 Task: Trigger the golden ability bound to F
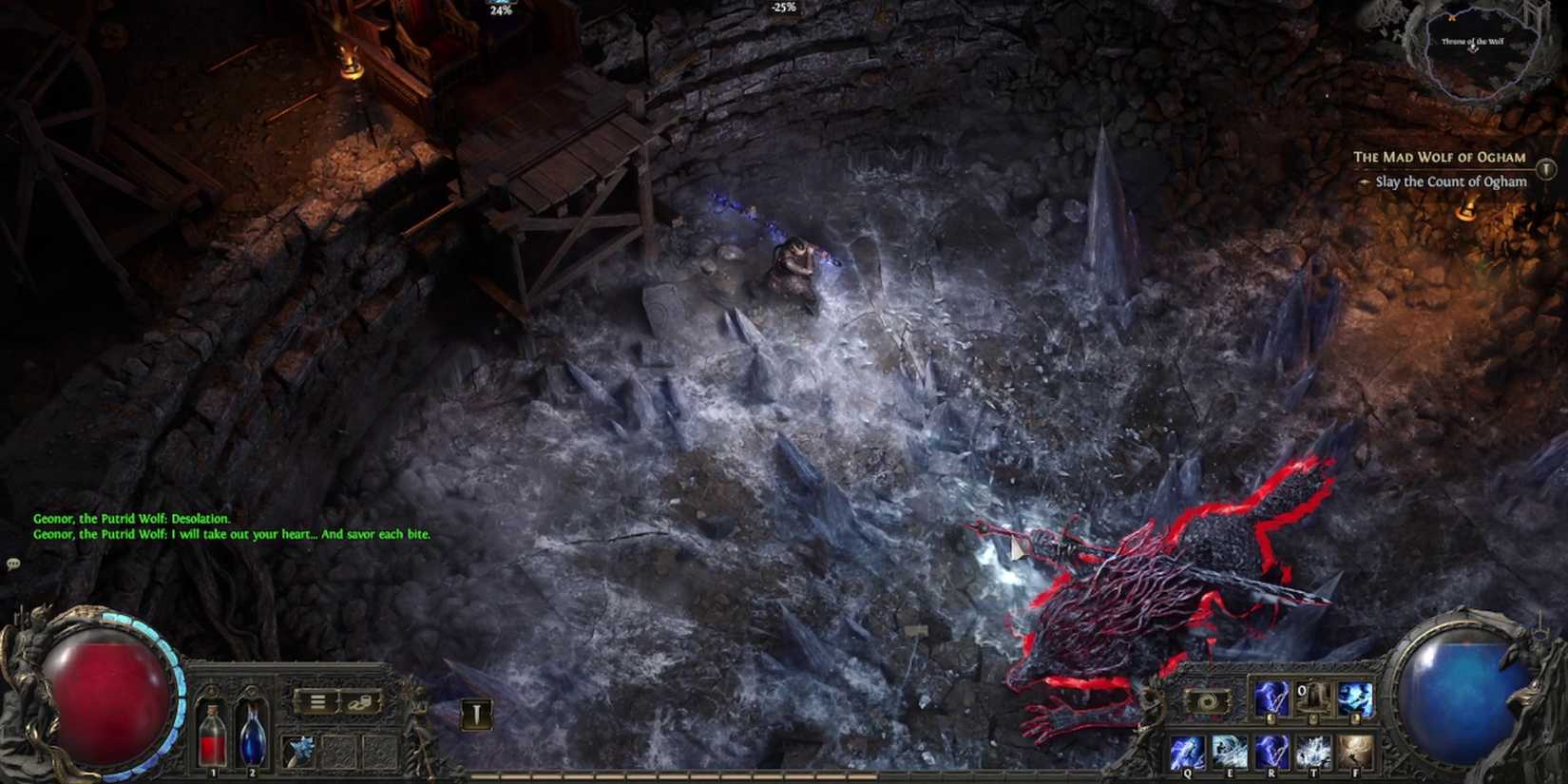(1355, 752)
